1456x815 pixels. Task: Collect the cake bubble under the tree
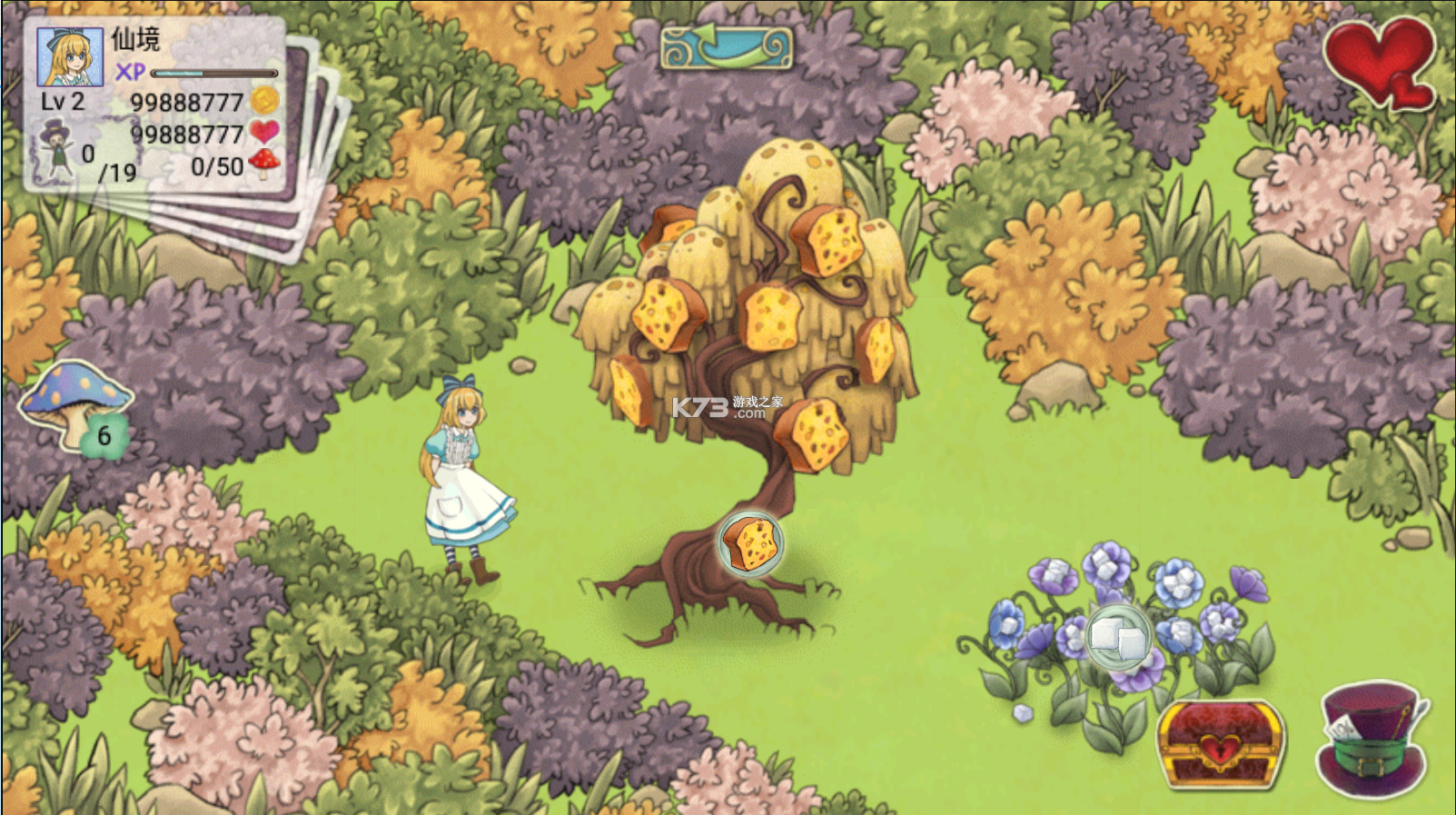tap(750, 544)
